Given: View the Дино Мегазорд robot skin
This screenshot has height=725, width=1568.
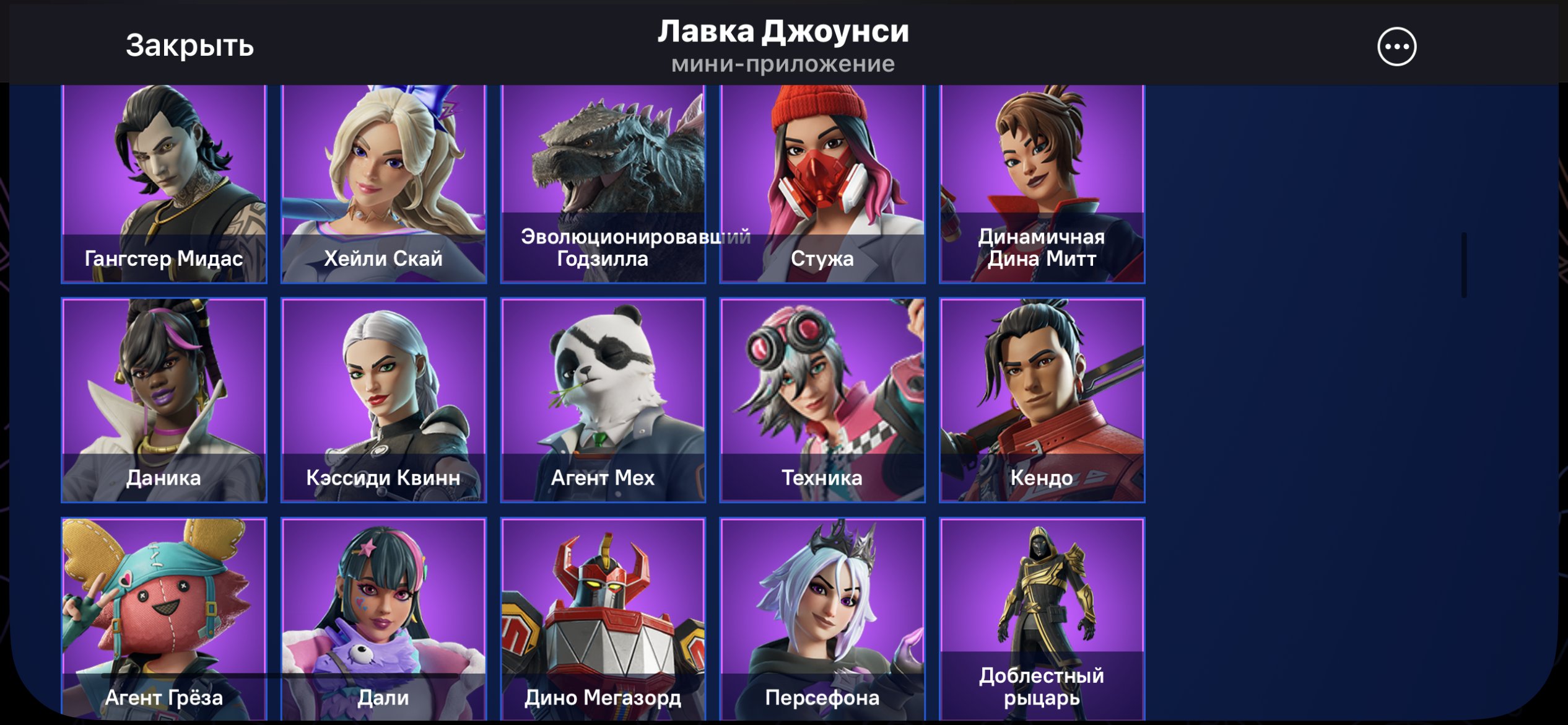Looking at the screenshot, I should tap(604, 620).
